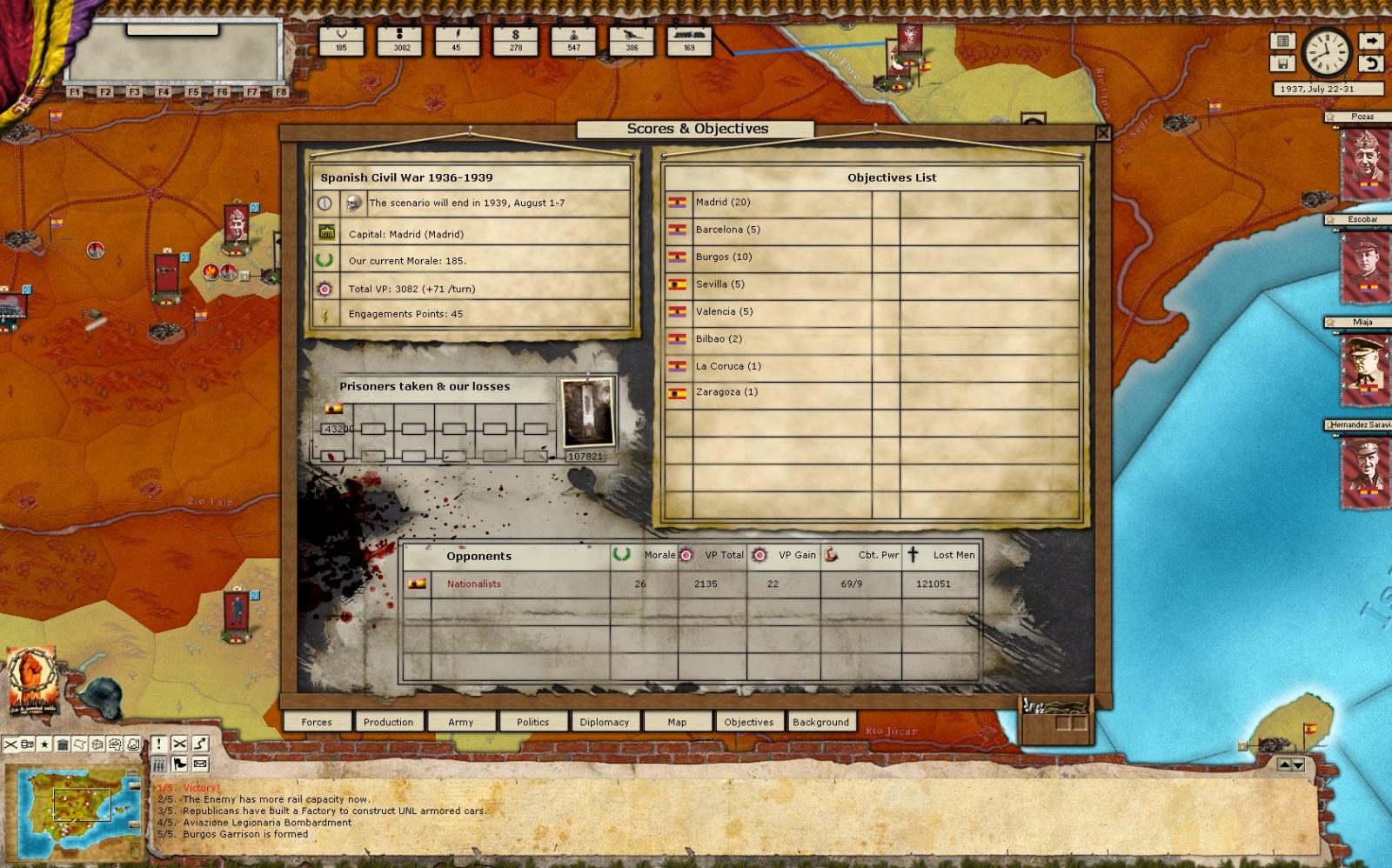
Task: Close the Scores & Objectives window
Action: click(x=1102, y=133)
